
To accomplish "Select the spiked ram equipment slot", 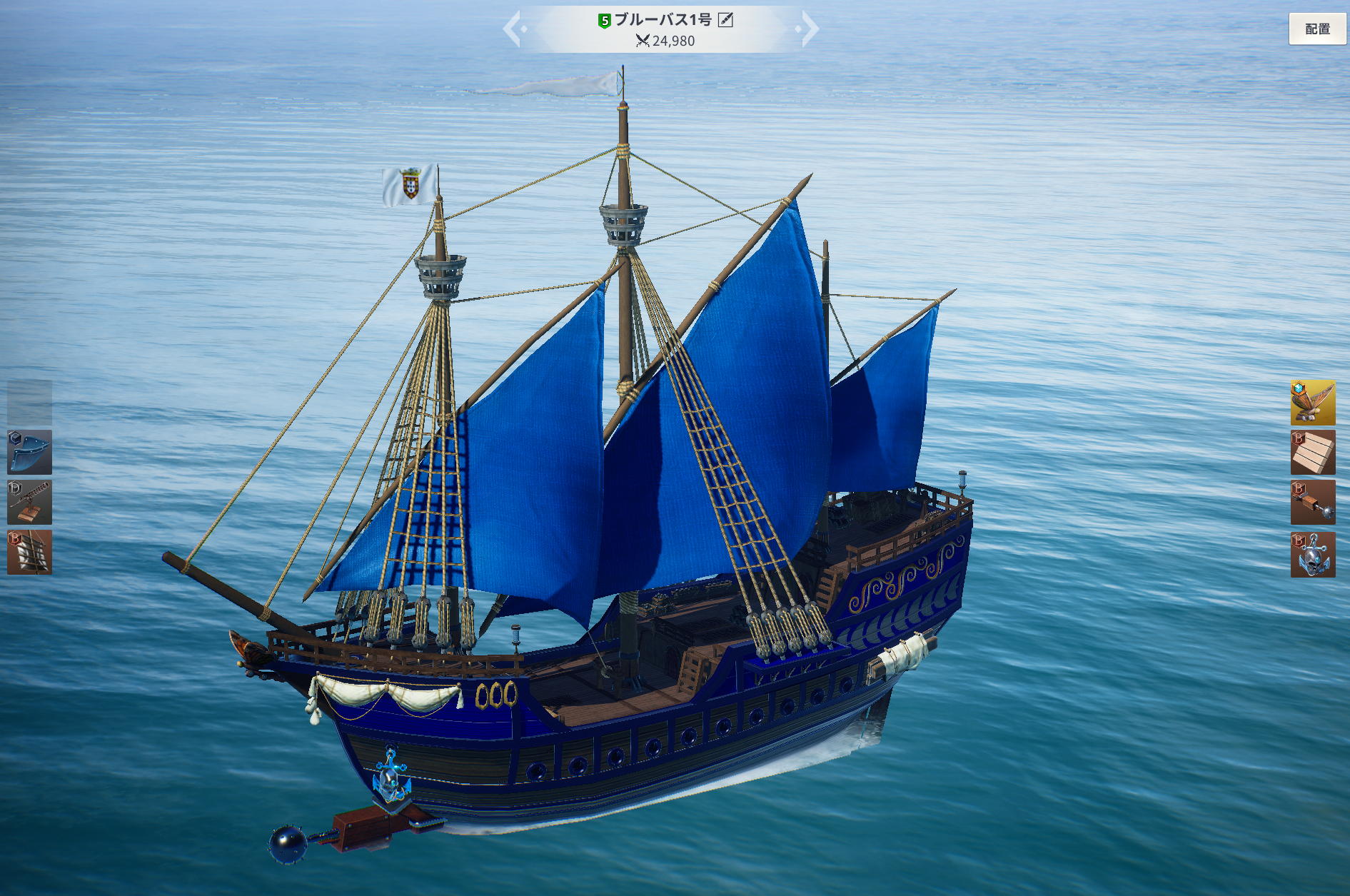I will click(1312, 502).
